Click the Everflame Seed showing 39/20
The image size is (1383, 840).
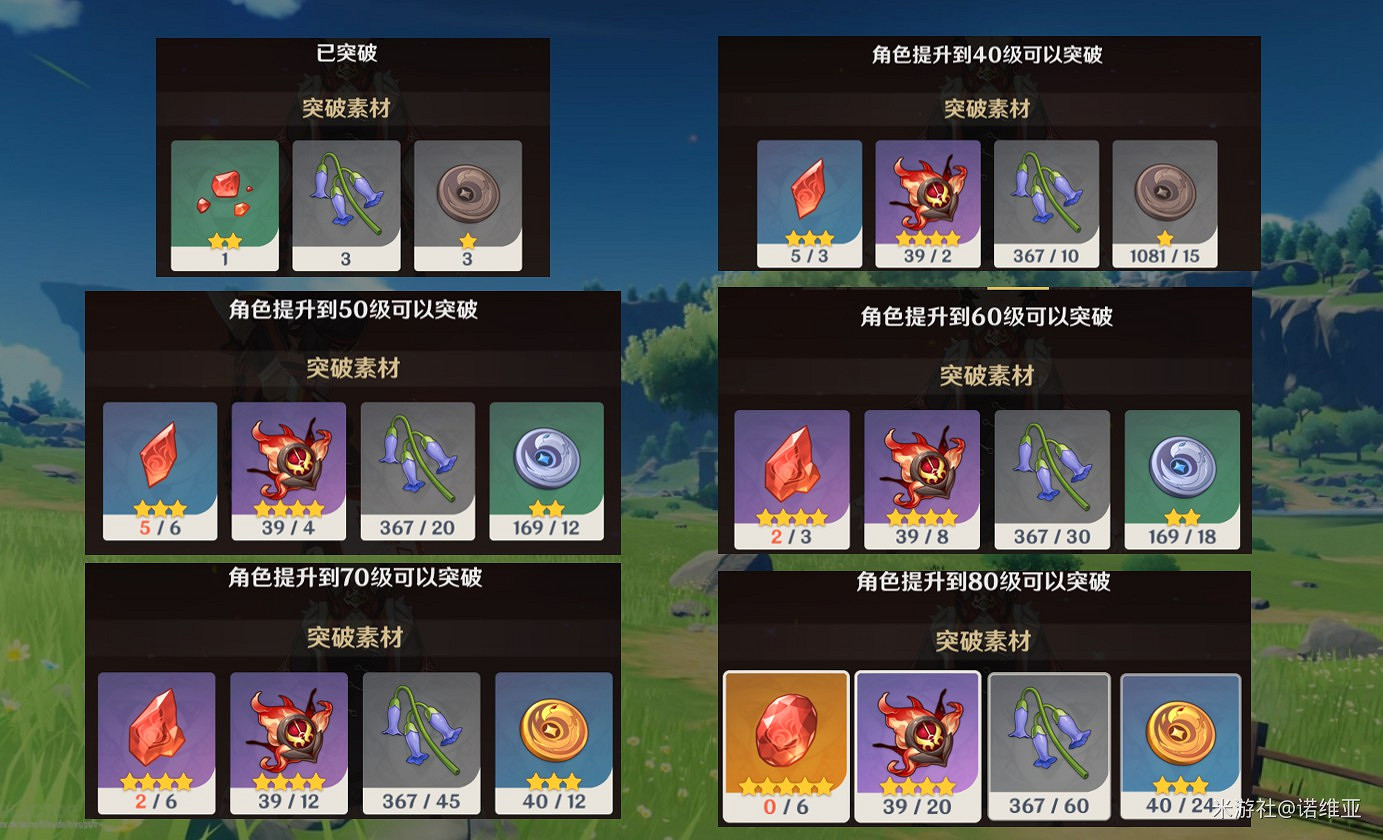pyautogui.click(x=918, y=740)
